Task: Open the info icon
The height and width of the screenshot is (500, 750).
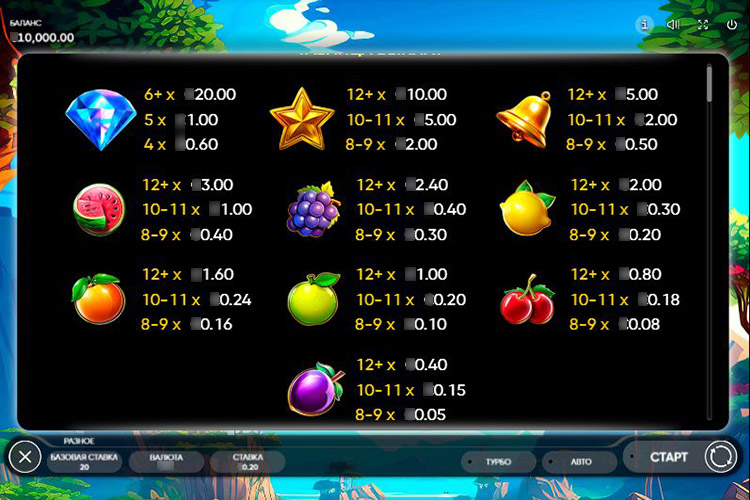Action: coord(643,24)
